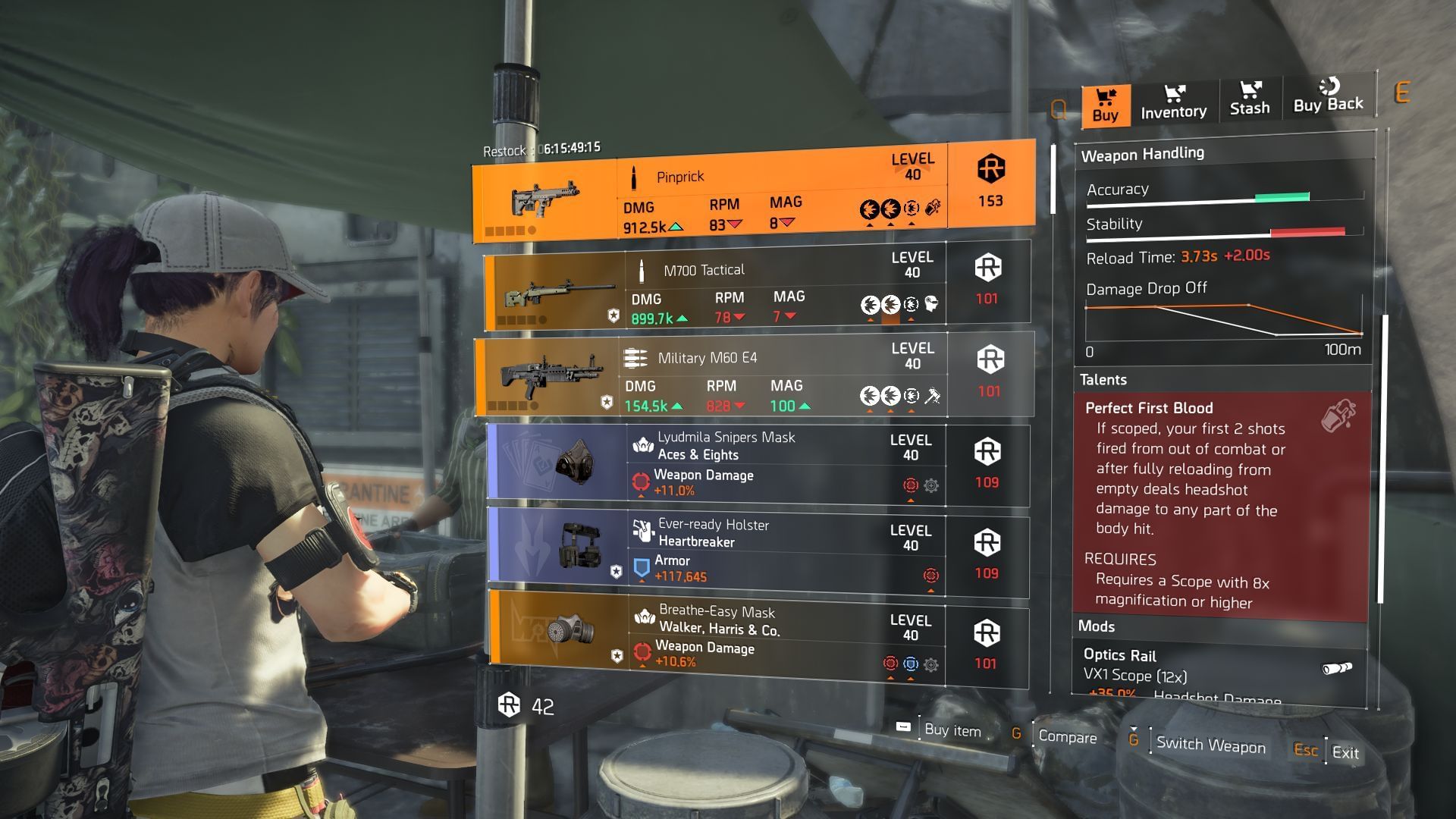Open the Inventory tab
Viewport: 1456px width, 819px height.
pos(1173,102)
